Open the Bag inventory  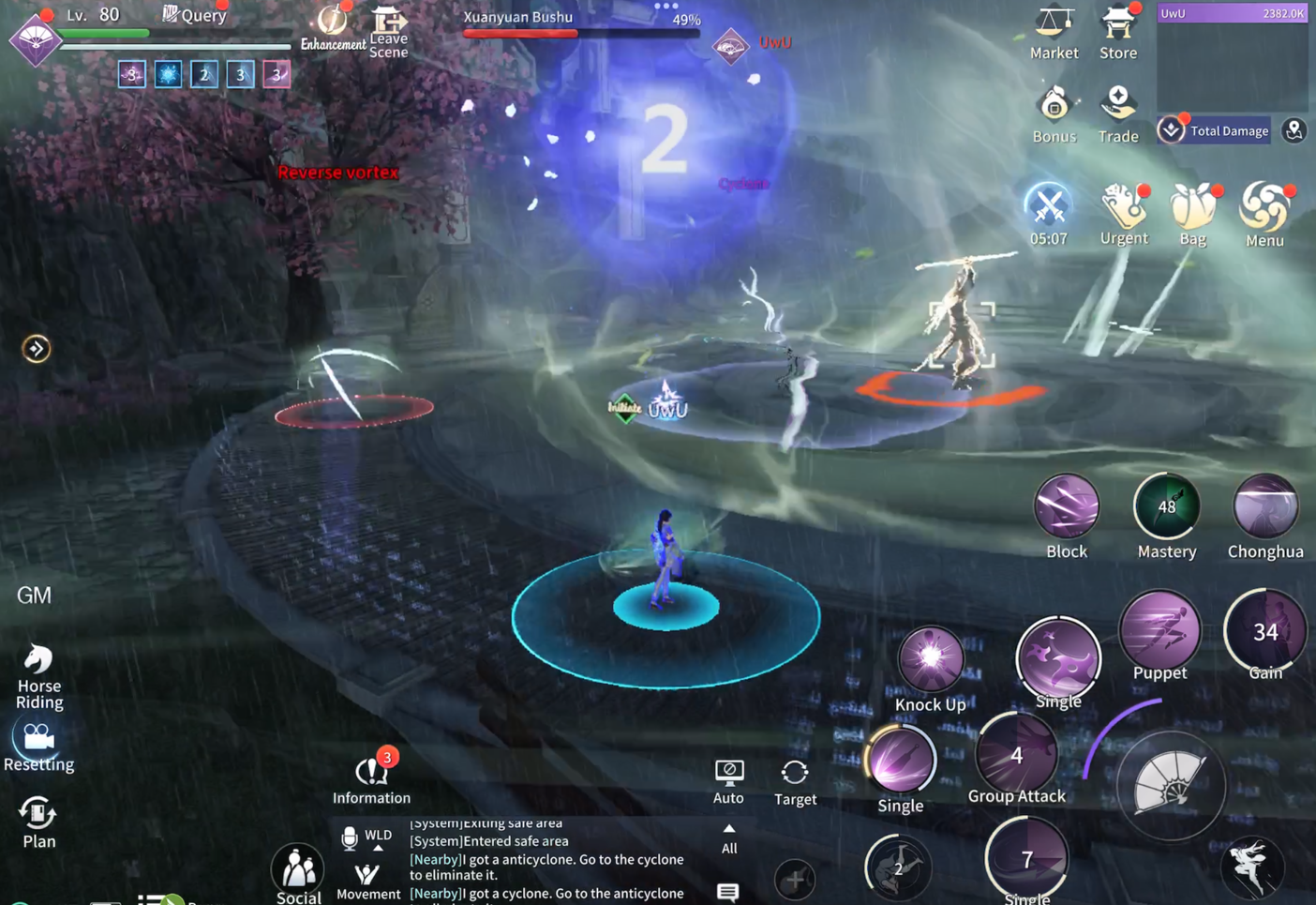coord(1193,213)
